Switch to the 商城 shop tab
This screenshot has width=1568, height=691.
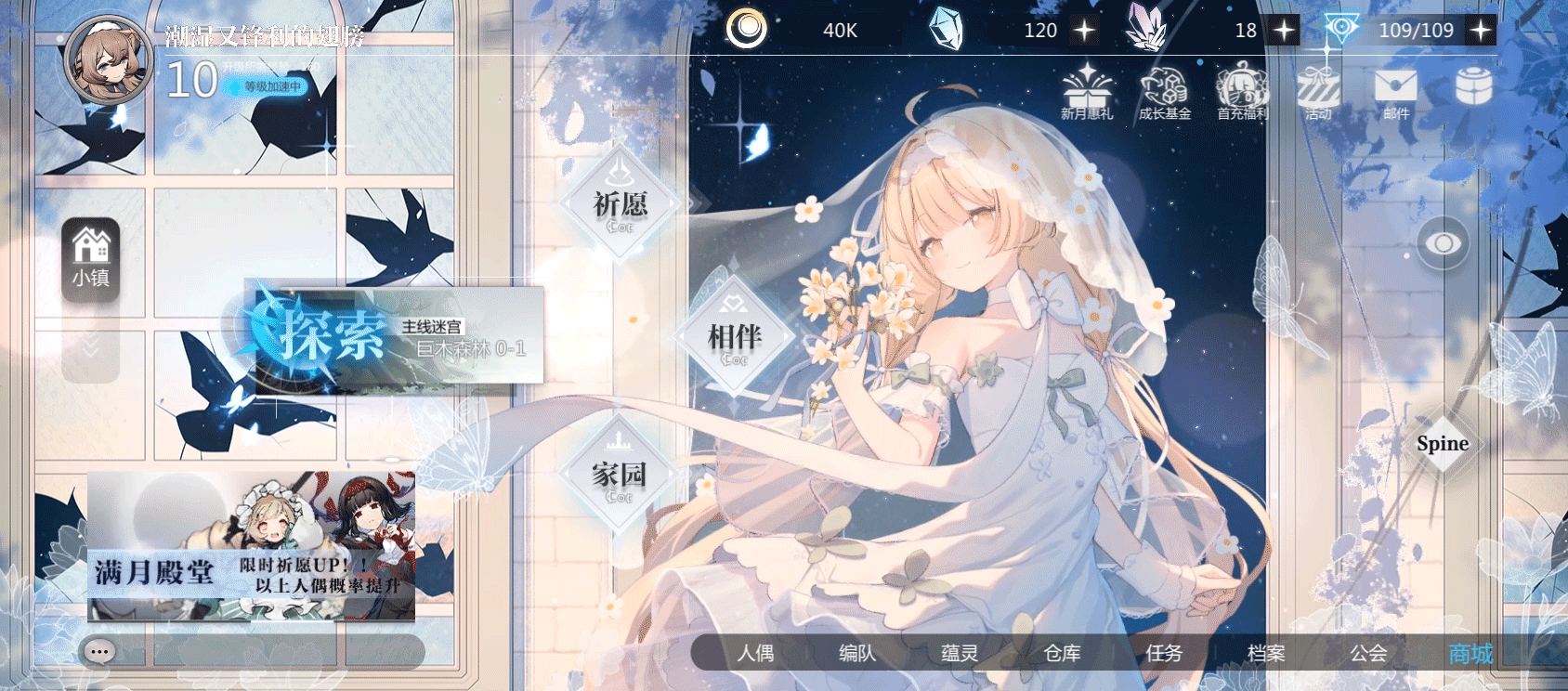tap(1470, 654)
